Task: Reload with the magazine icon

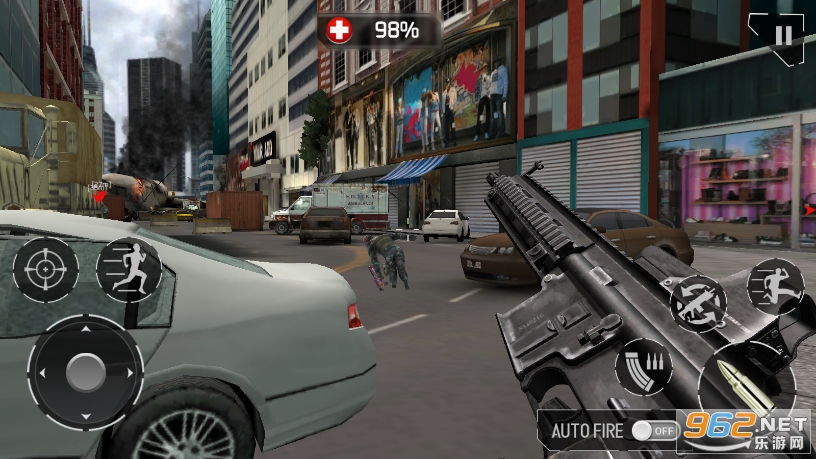Action: tap(643, 366)
